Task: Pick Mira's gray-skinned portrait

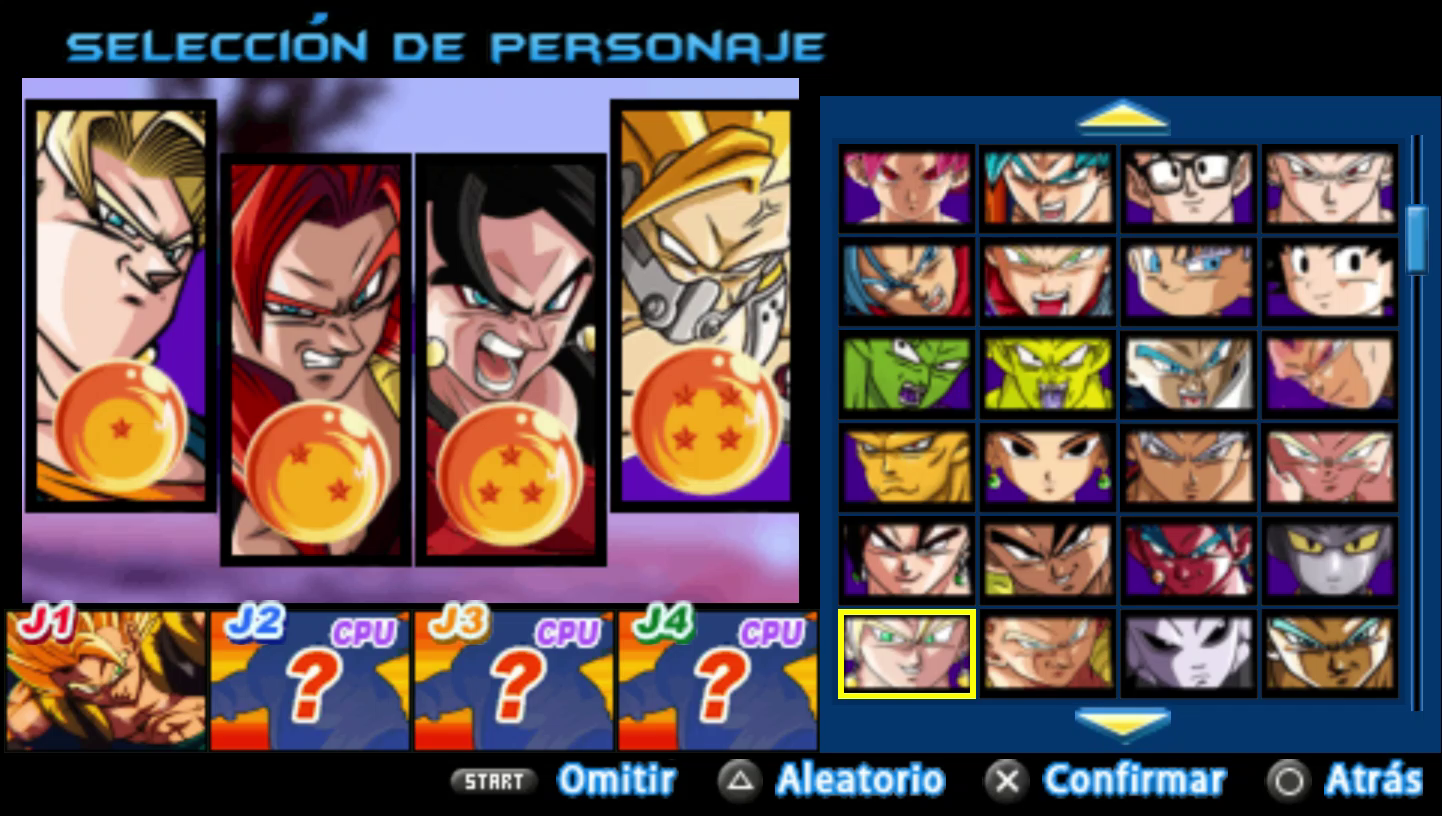Action: (x=1329, y=559)
